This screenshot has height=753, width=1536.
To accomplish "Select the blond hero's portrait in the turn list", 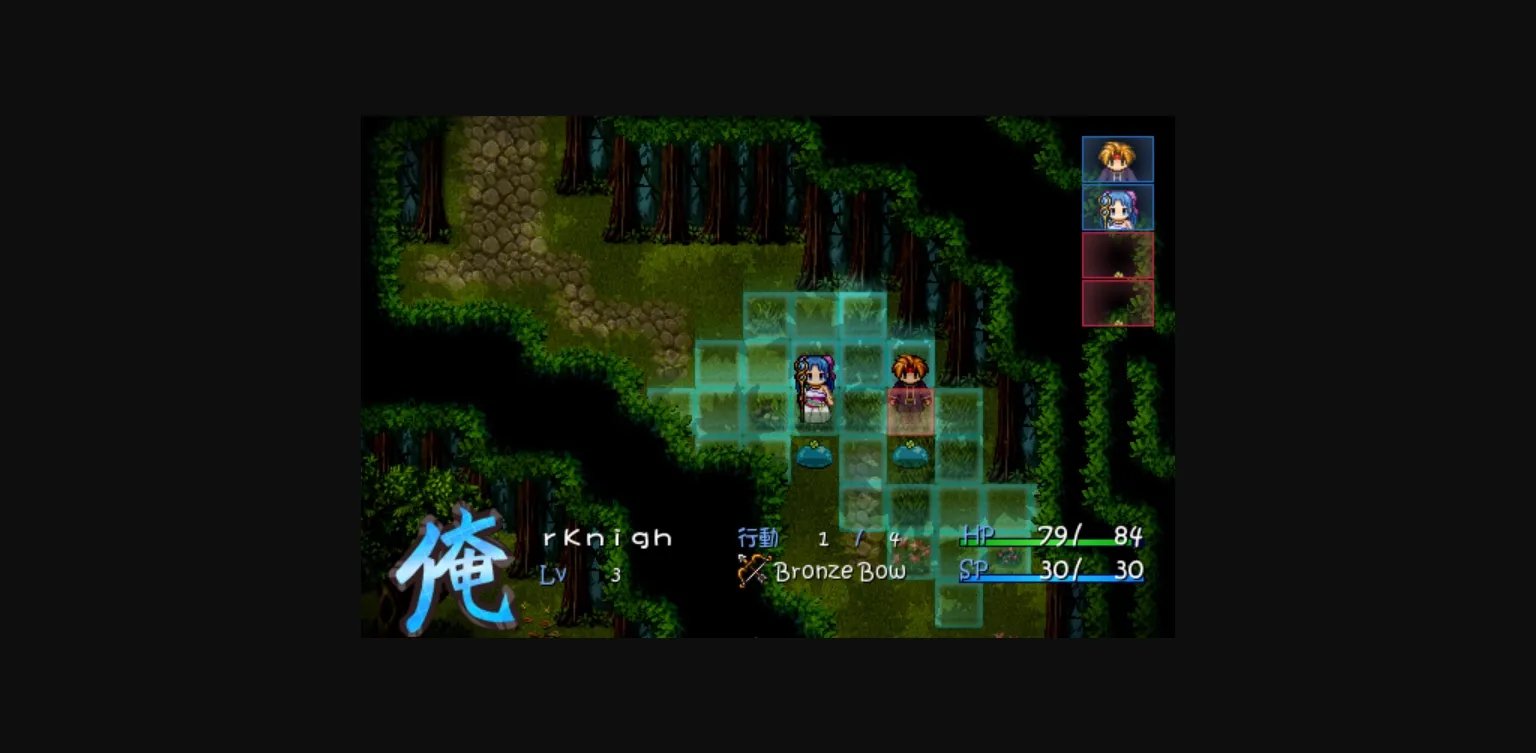I will coord(1117,158).
